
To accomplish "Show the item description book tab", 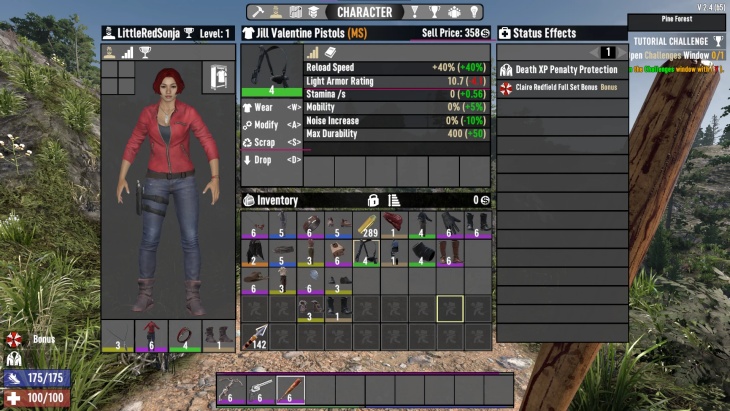I will [x=331, y=52].
